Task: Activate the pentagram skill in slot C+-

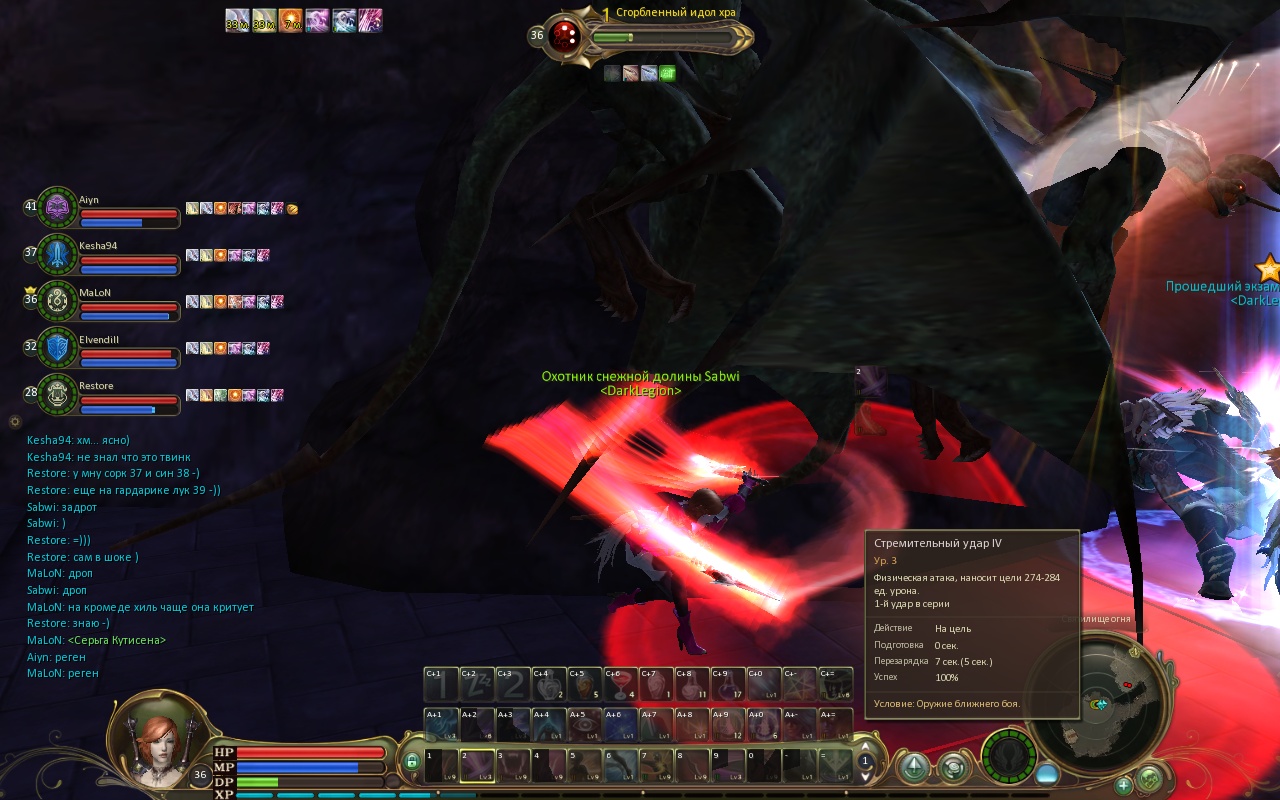Action: (800, 684)
